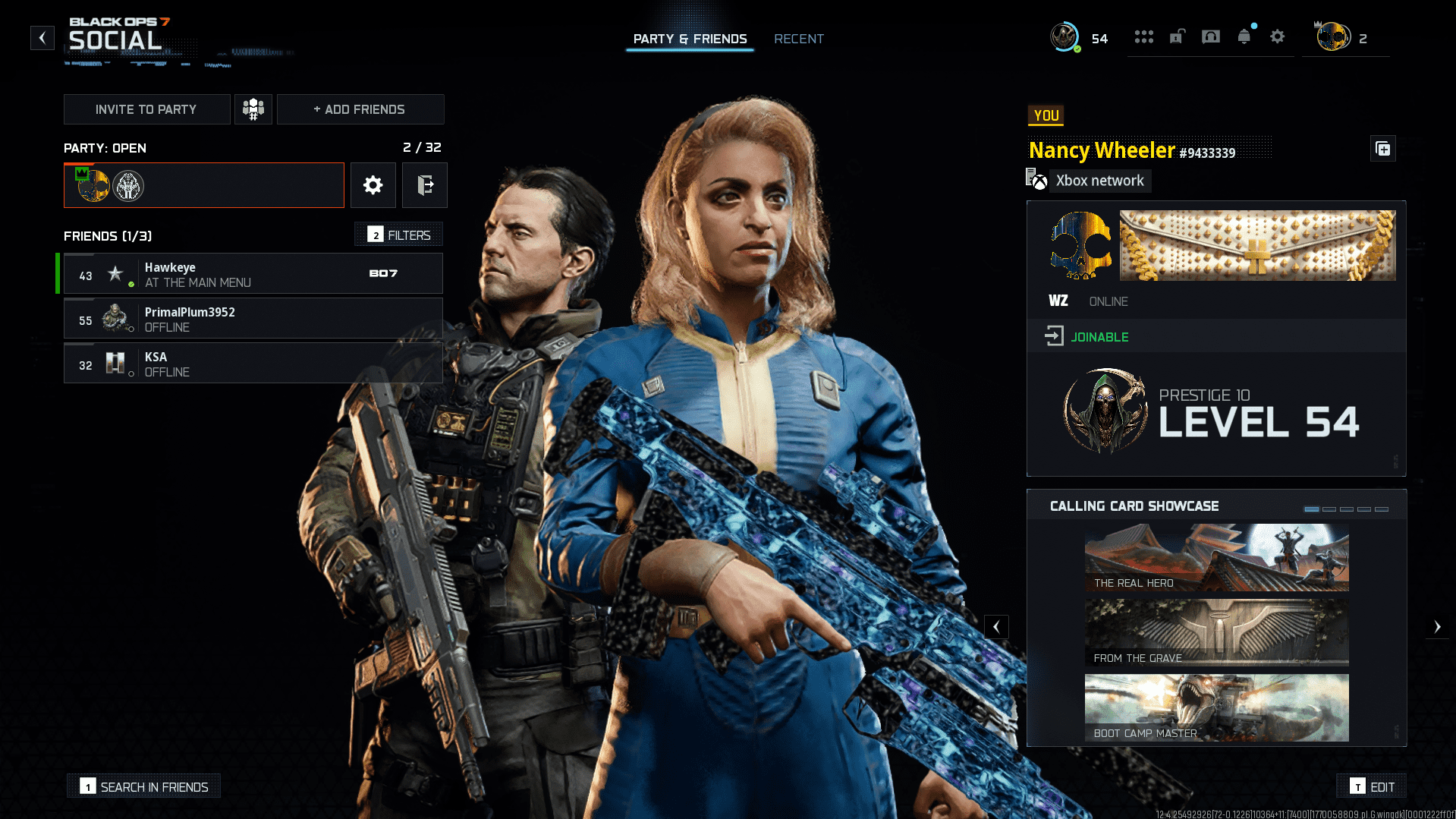This screenshot has width=1456, height=819.
Task: Toggle Hawkeye's friend entry selection
Action: point(253,273)
